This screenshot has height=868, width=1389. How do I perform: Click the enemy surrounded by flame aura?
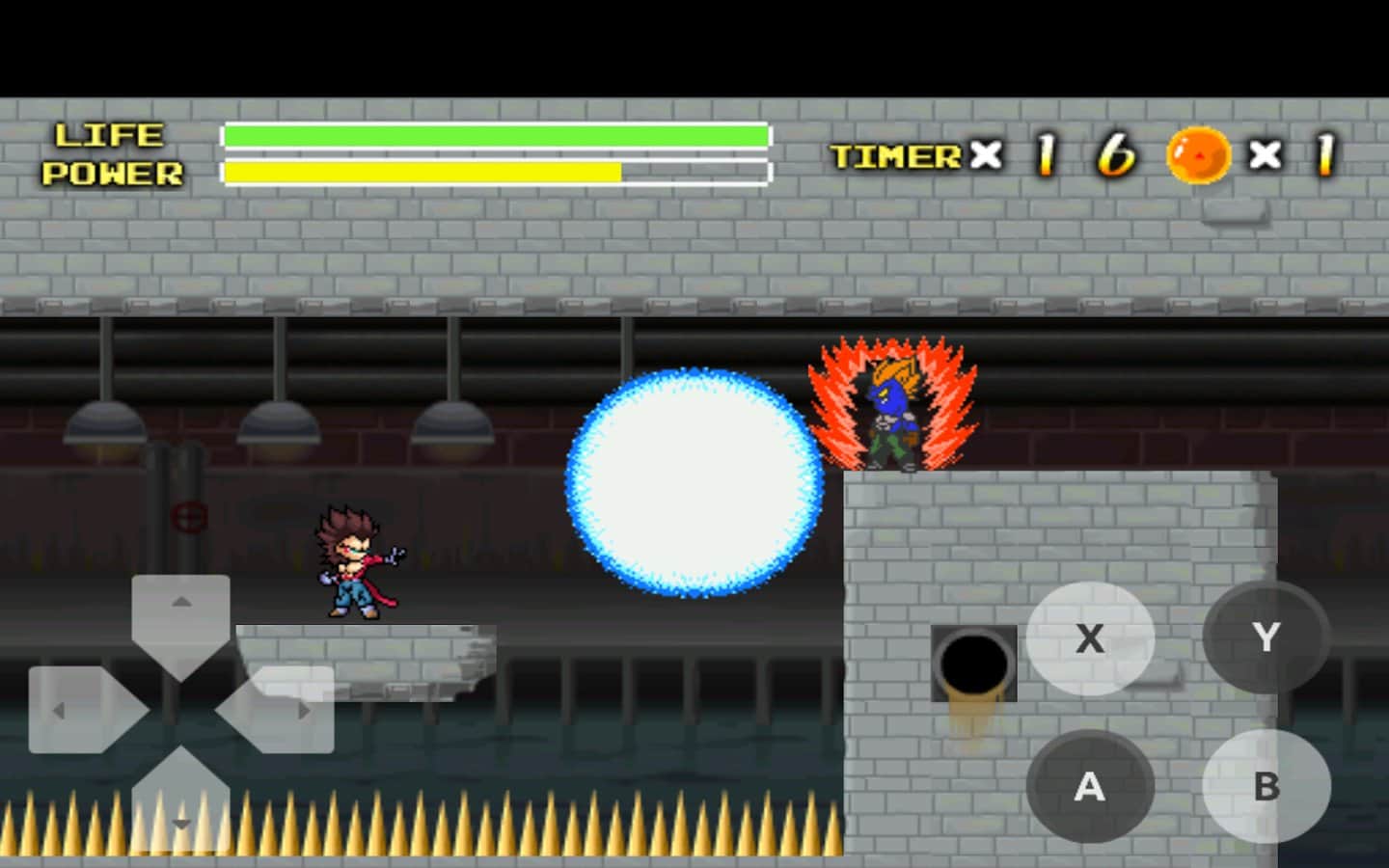point(892,410)
